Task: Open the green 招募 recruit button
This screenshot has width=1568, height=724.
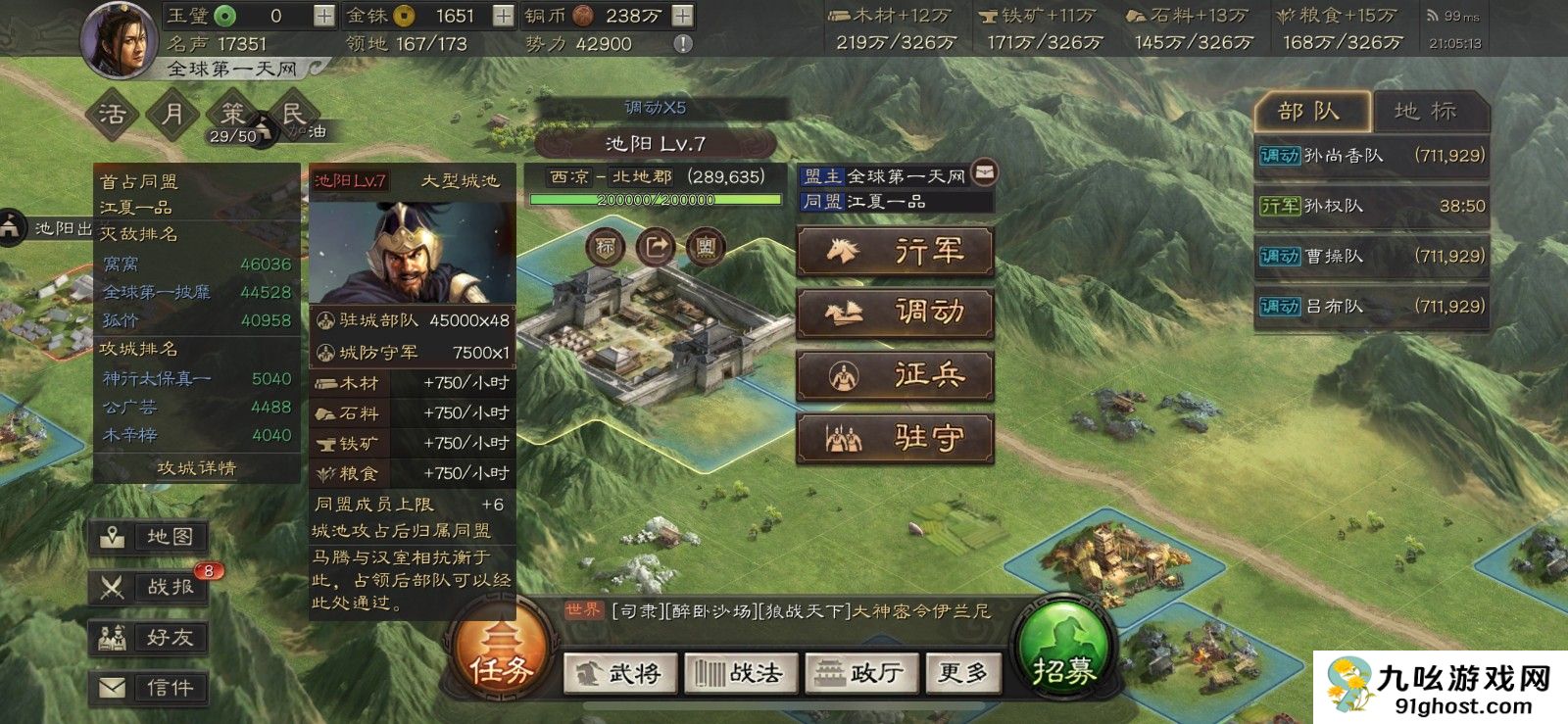Action: click(x=1063, y=654)
